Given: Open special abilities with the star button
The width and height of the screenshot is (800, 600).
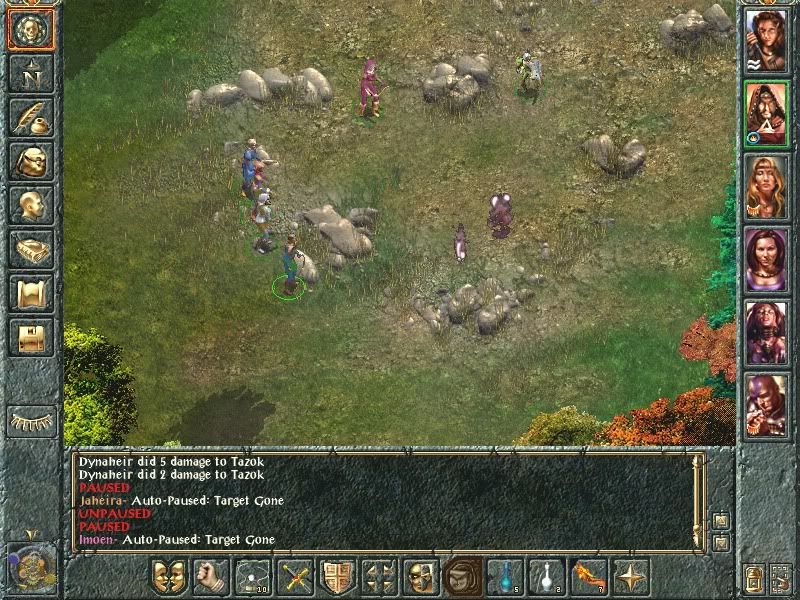Looking at the screenshot, I should click(x=632, y=577).
